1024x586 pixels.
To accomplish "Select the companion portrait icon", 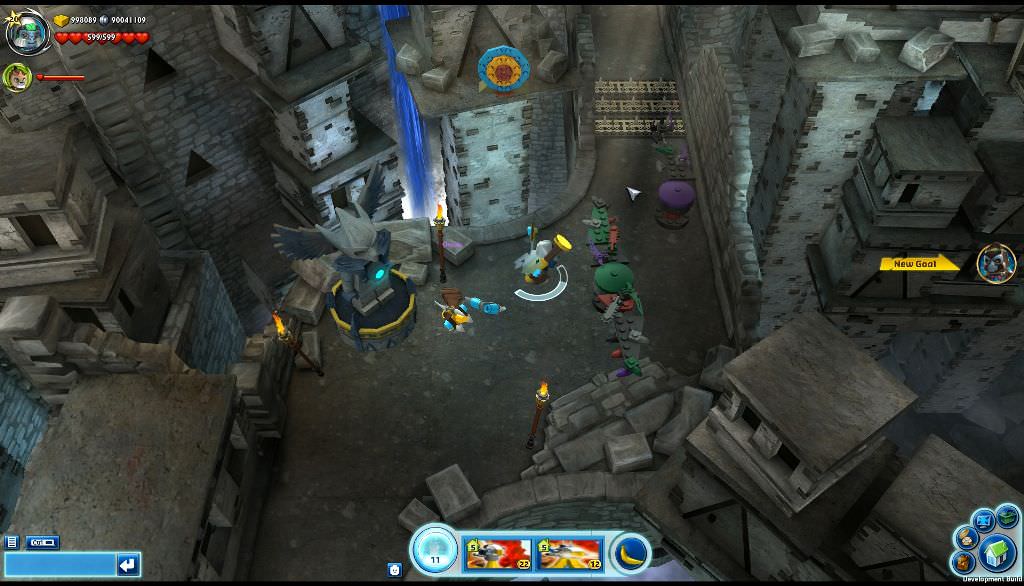I will coord(17,77).
